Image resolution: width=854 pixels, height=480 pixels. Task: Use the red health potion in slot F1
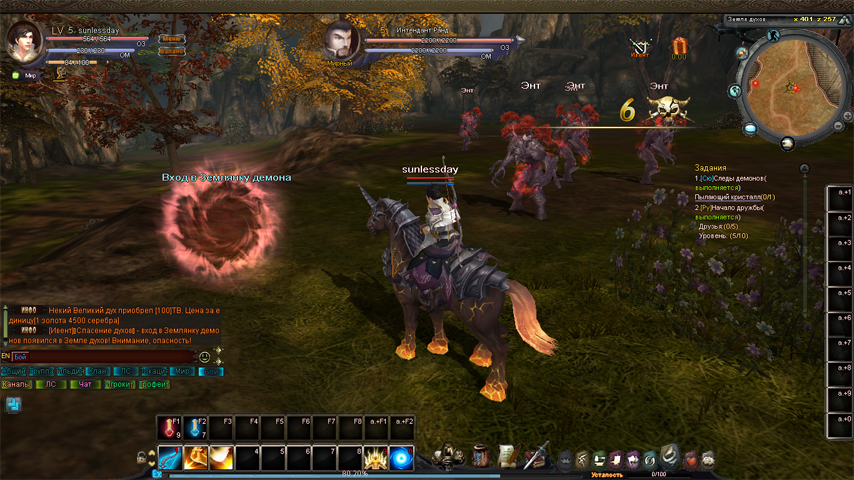[x=170, y=428]
